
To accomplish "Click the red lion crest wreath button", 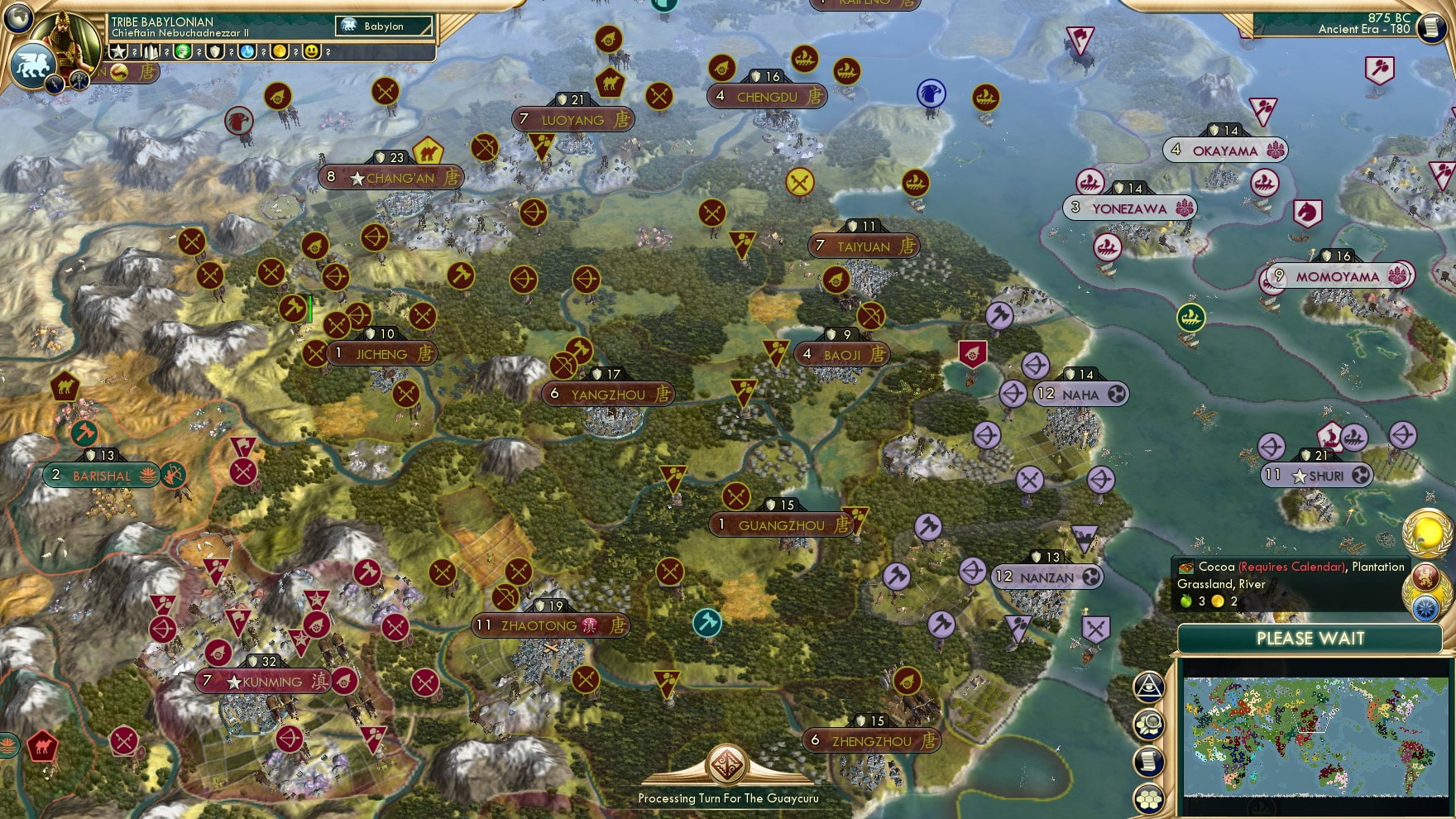I will tap(1426, 576).
